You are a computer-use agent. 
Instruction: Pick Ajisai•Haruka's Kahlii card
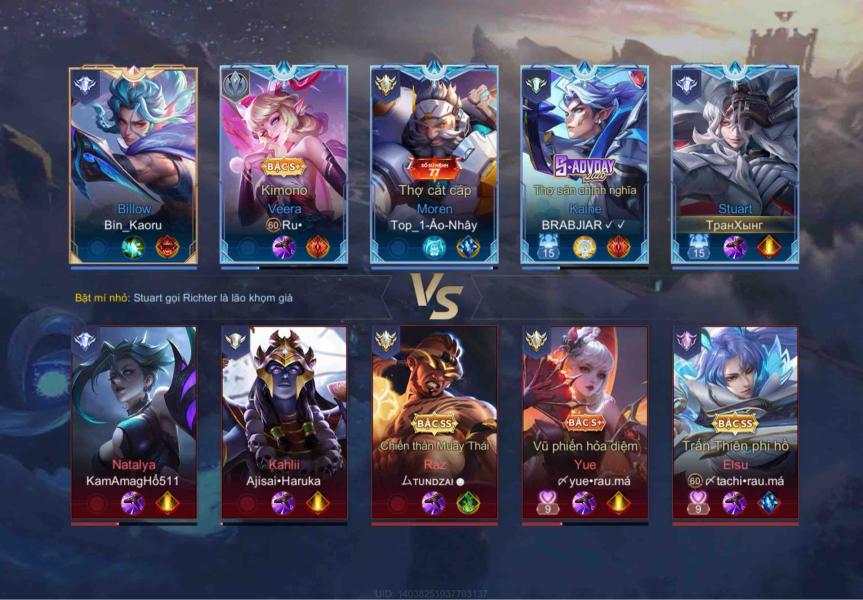pos(283,420)
